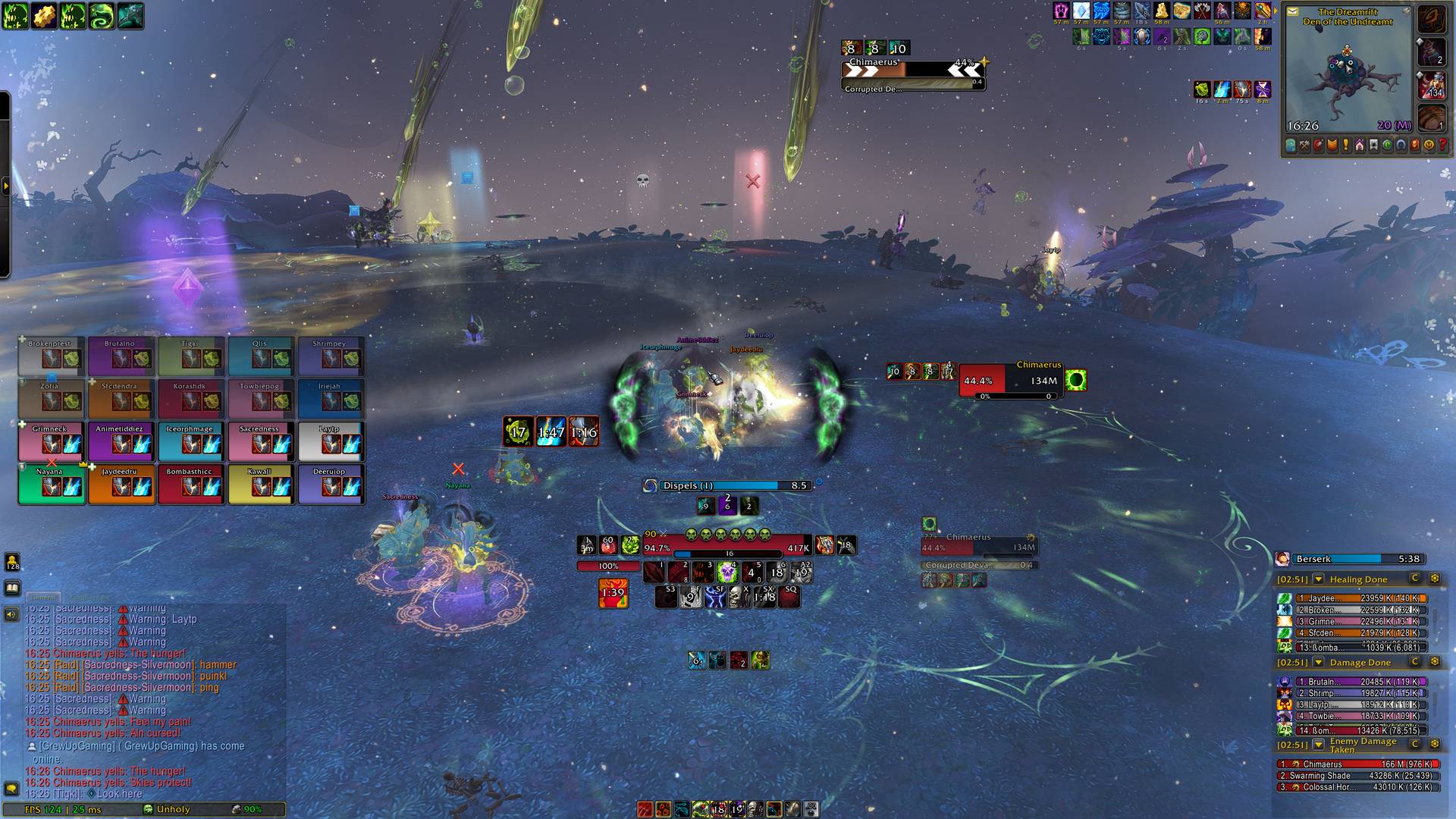Click Deeruiop's raid frame
1456x819 pixels.
coord(330,484)
